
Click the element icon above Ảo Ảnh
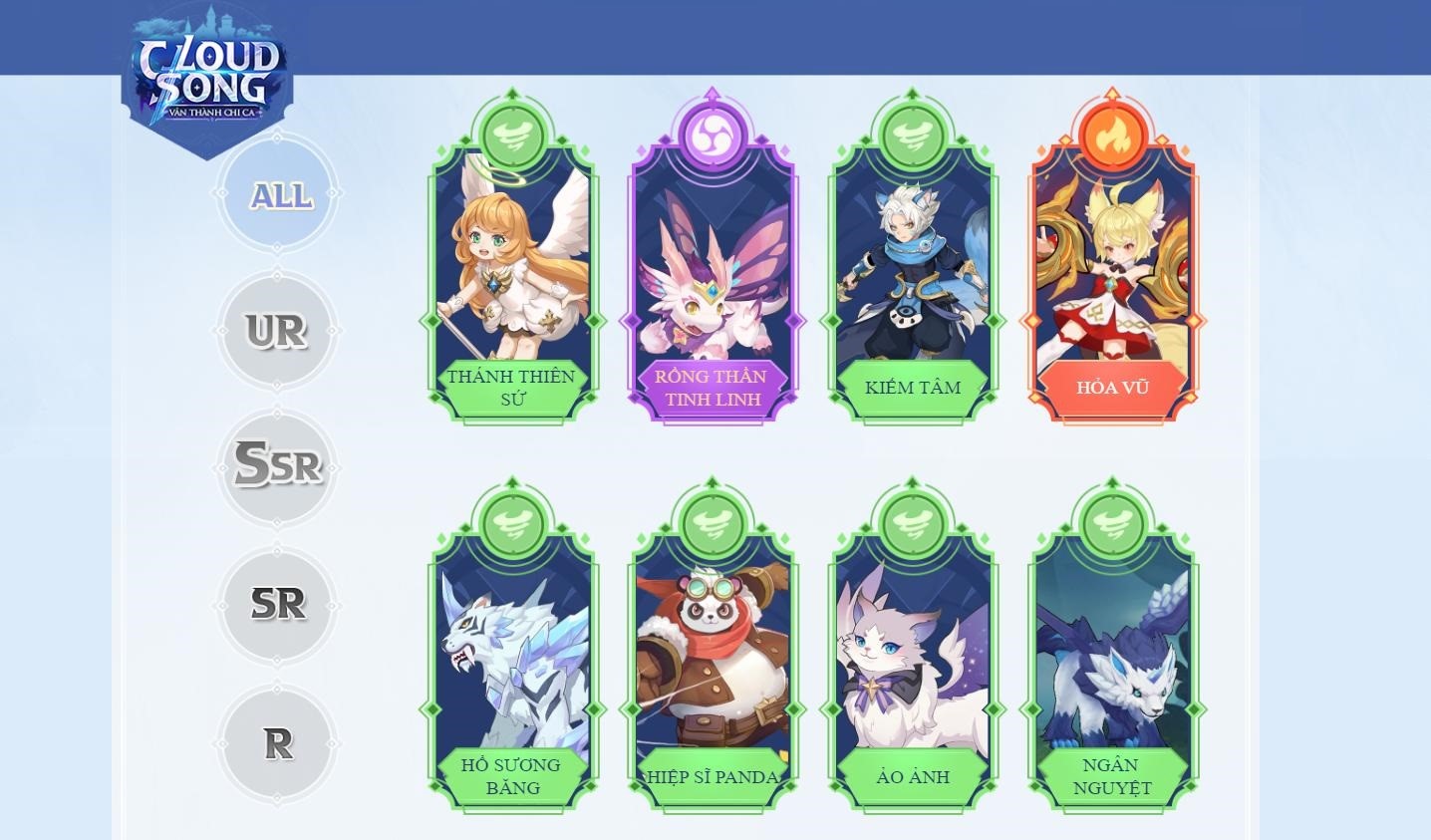pos(912,522)
